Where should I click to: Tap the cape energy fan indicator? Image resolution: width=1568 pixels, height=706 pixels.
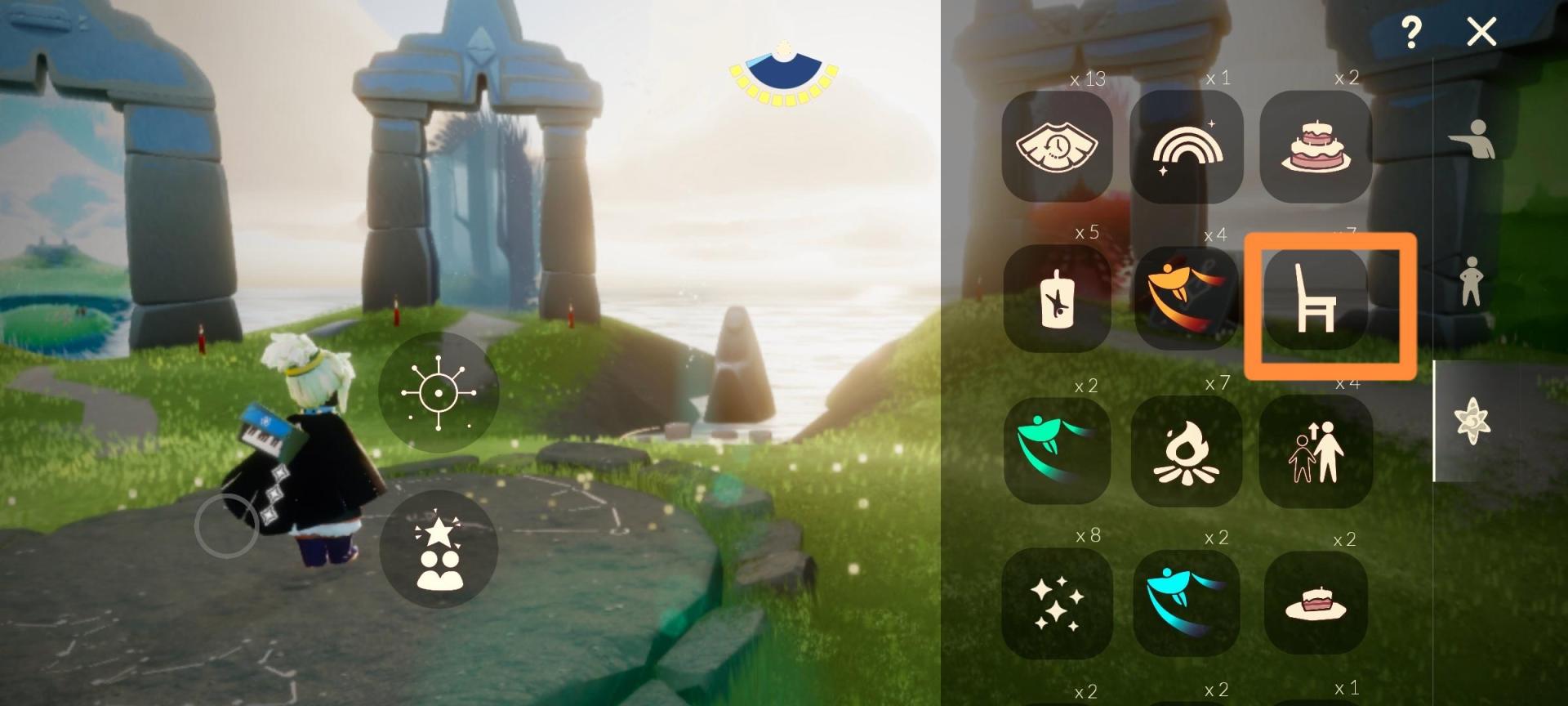(784, 75)
